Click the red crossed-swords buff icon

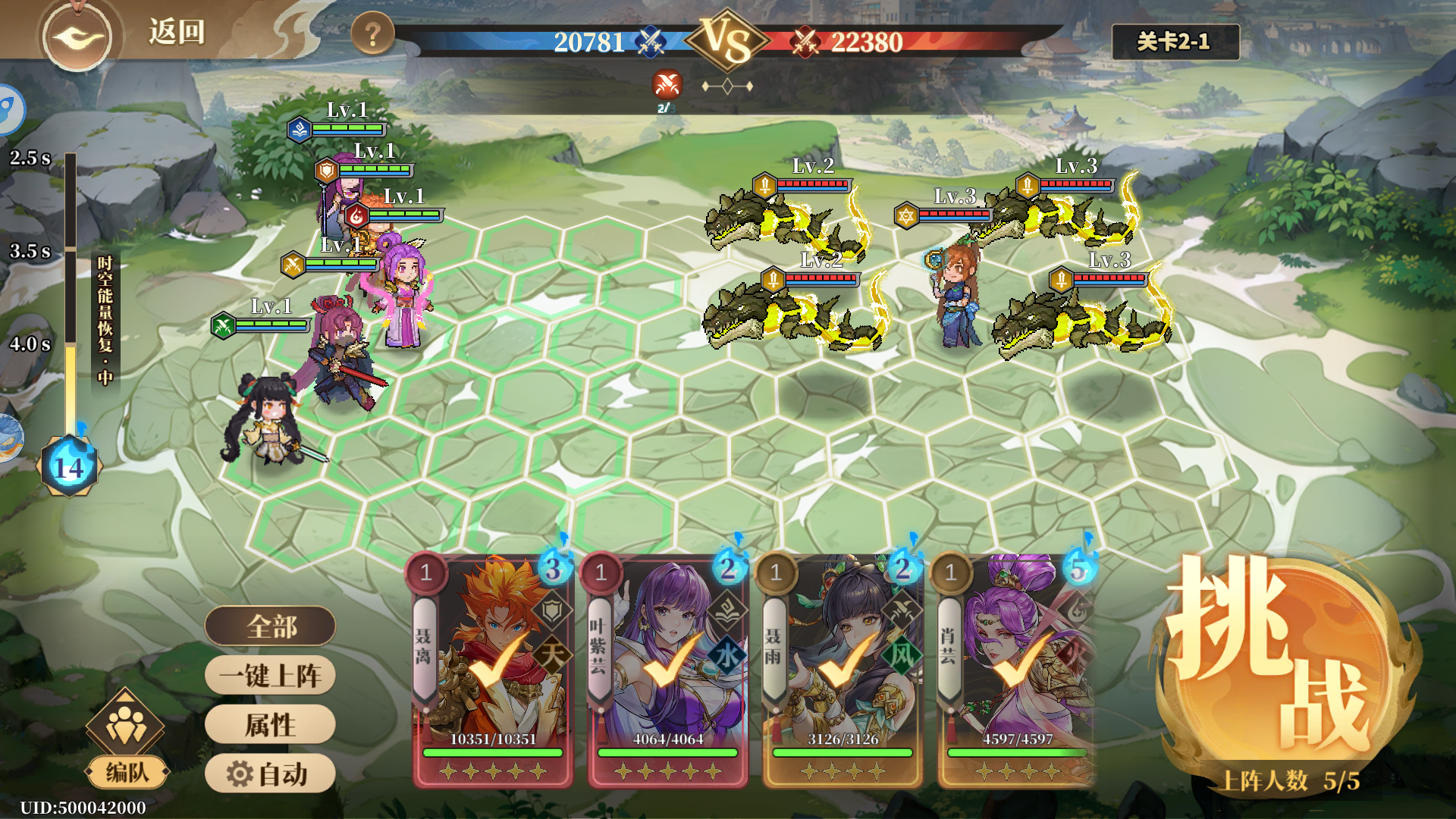(667, 84)
